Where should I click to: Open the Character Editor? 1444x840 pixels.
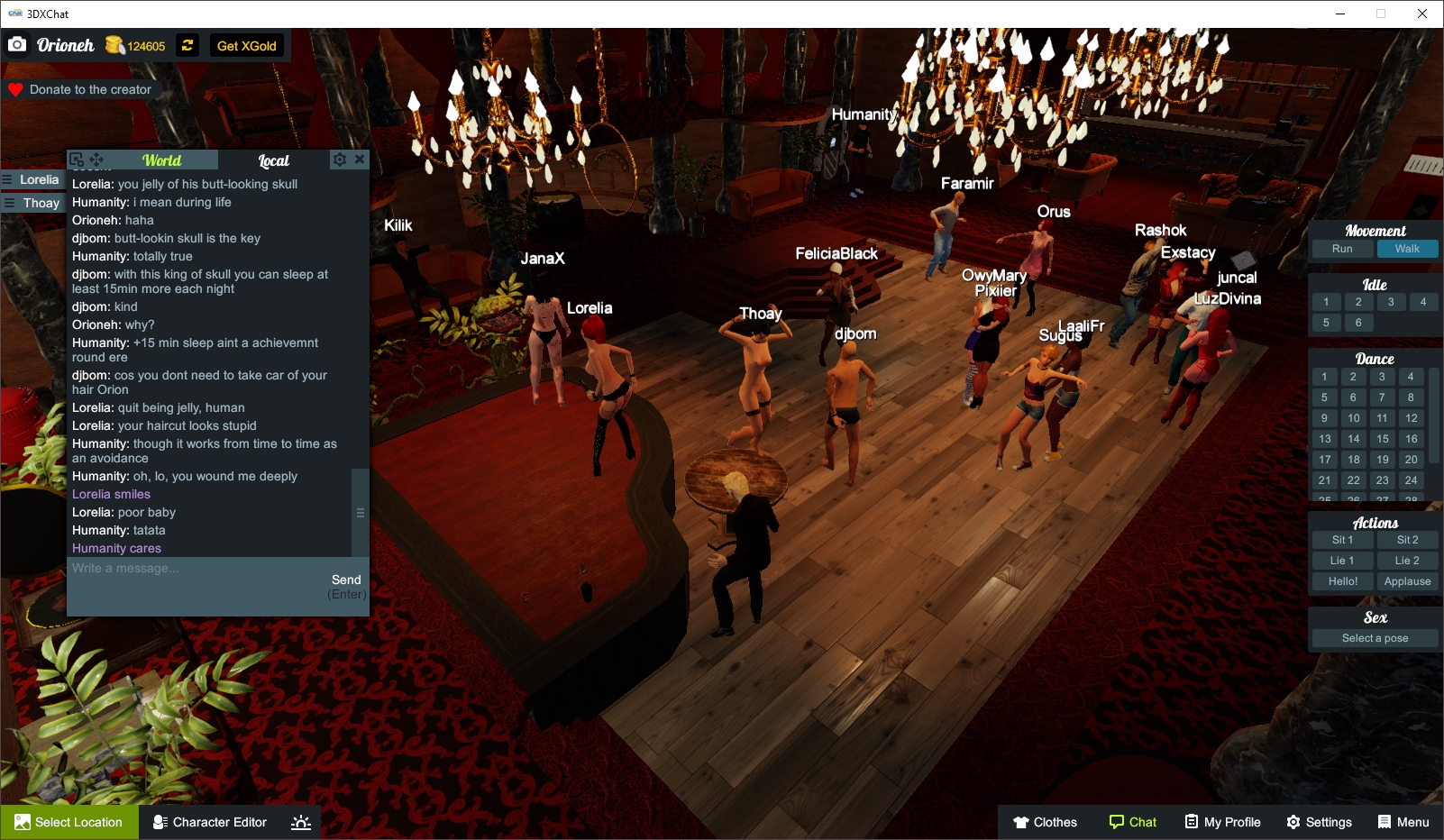209,822
